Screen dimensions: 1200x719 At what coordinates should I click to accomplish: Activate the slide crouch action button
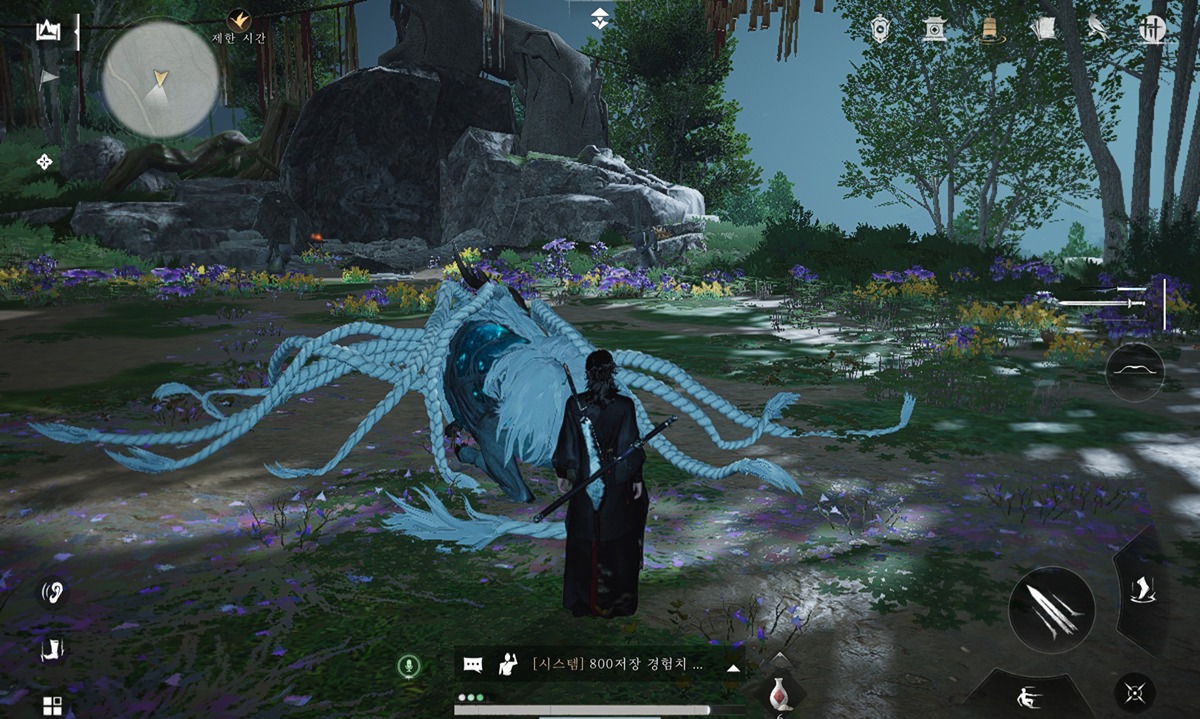point(1023,695)
